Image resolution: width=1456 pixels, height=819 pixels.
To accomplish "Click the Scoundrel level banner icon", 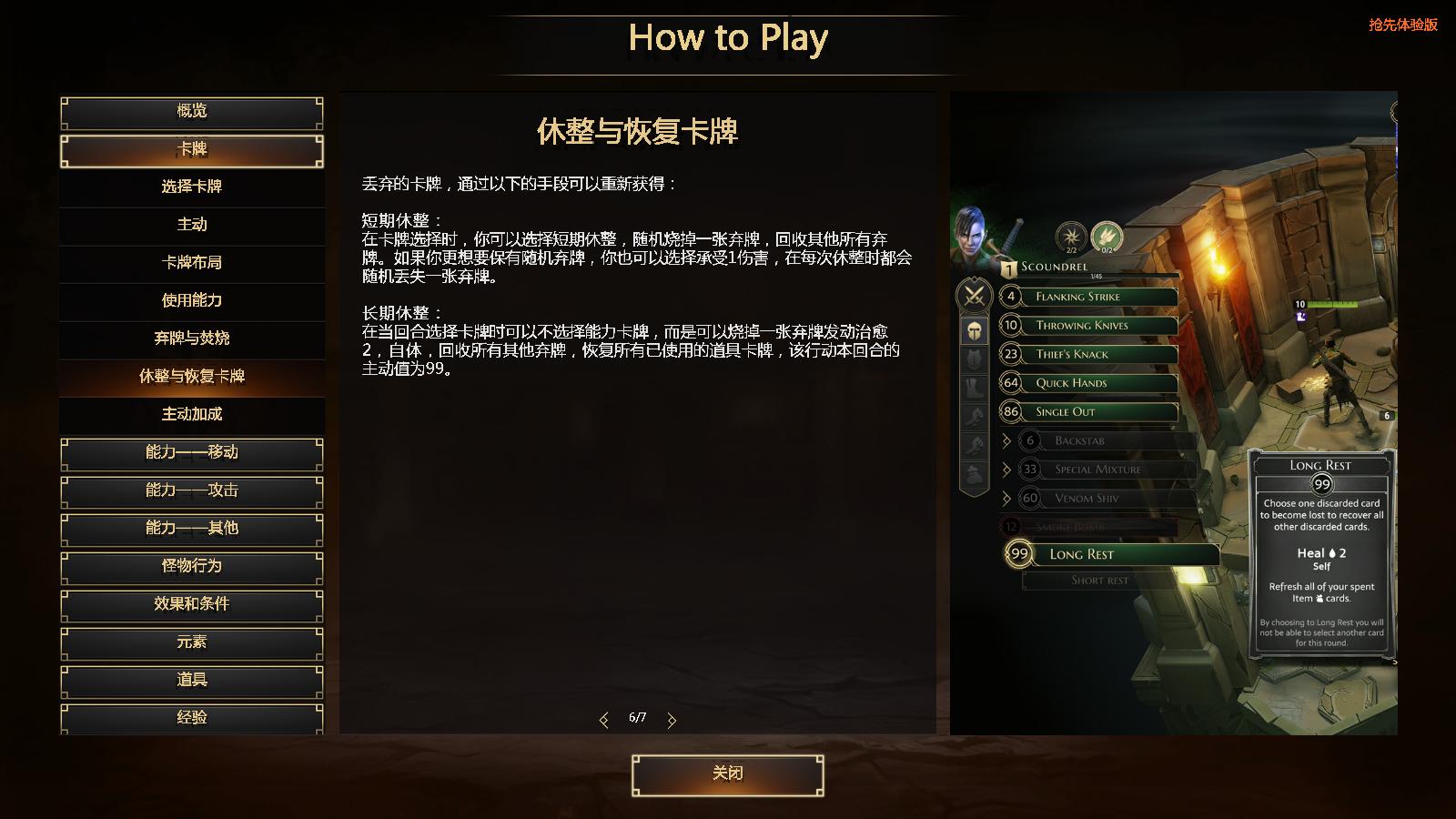I will (x=1009, y=268).
